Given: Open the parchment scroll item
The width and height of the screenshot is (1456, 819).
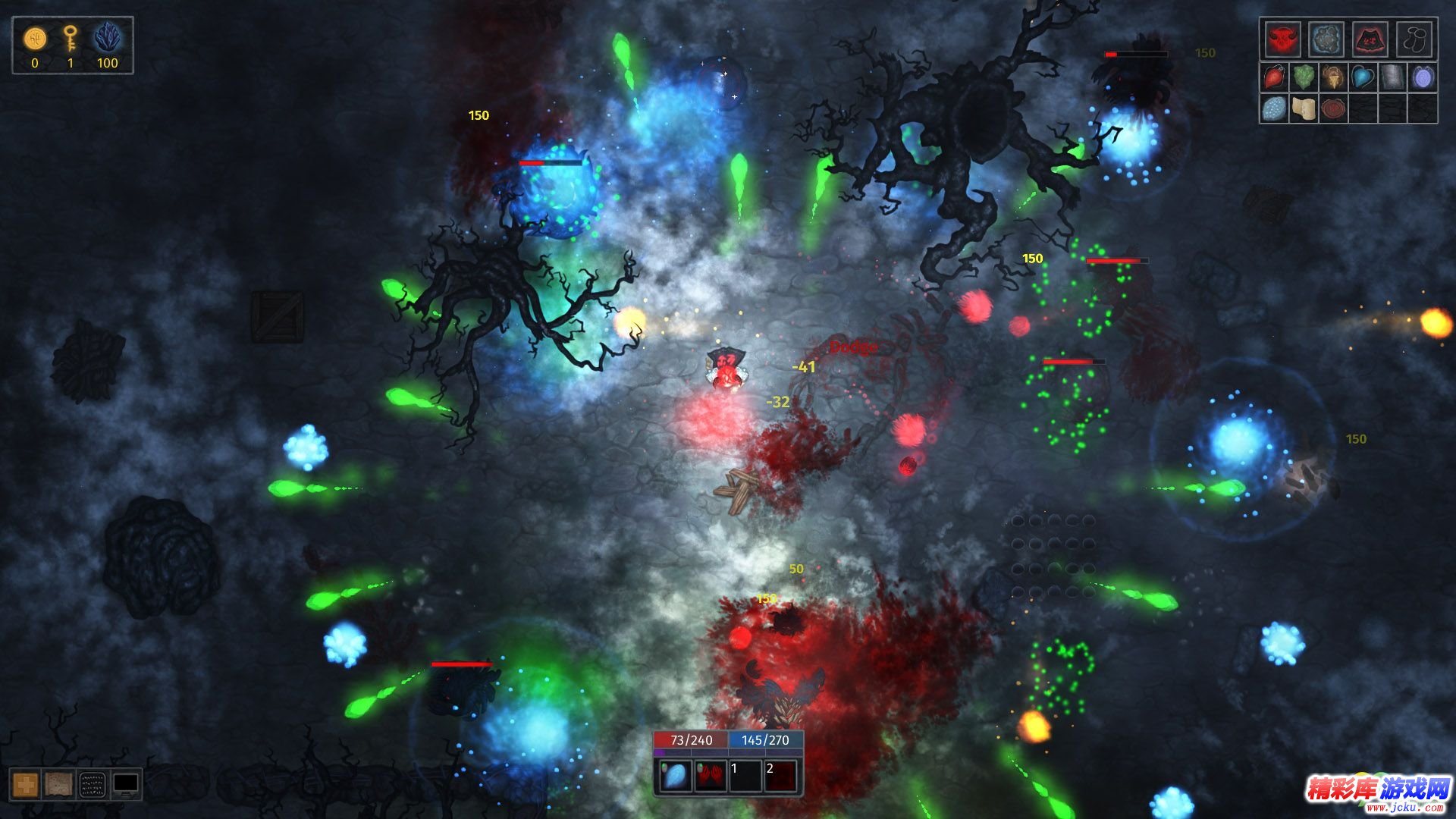Looking at the screenshot, I should click(x=1304, y=108).
